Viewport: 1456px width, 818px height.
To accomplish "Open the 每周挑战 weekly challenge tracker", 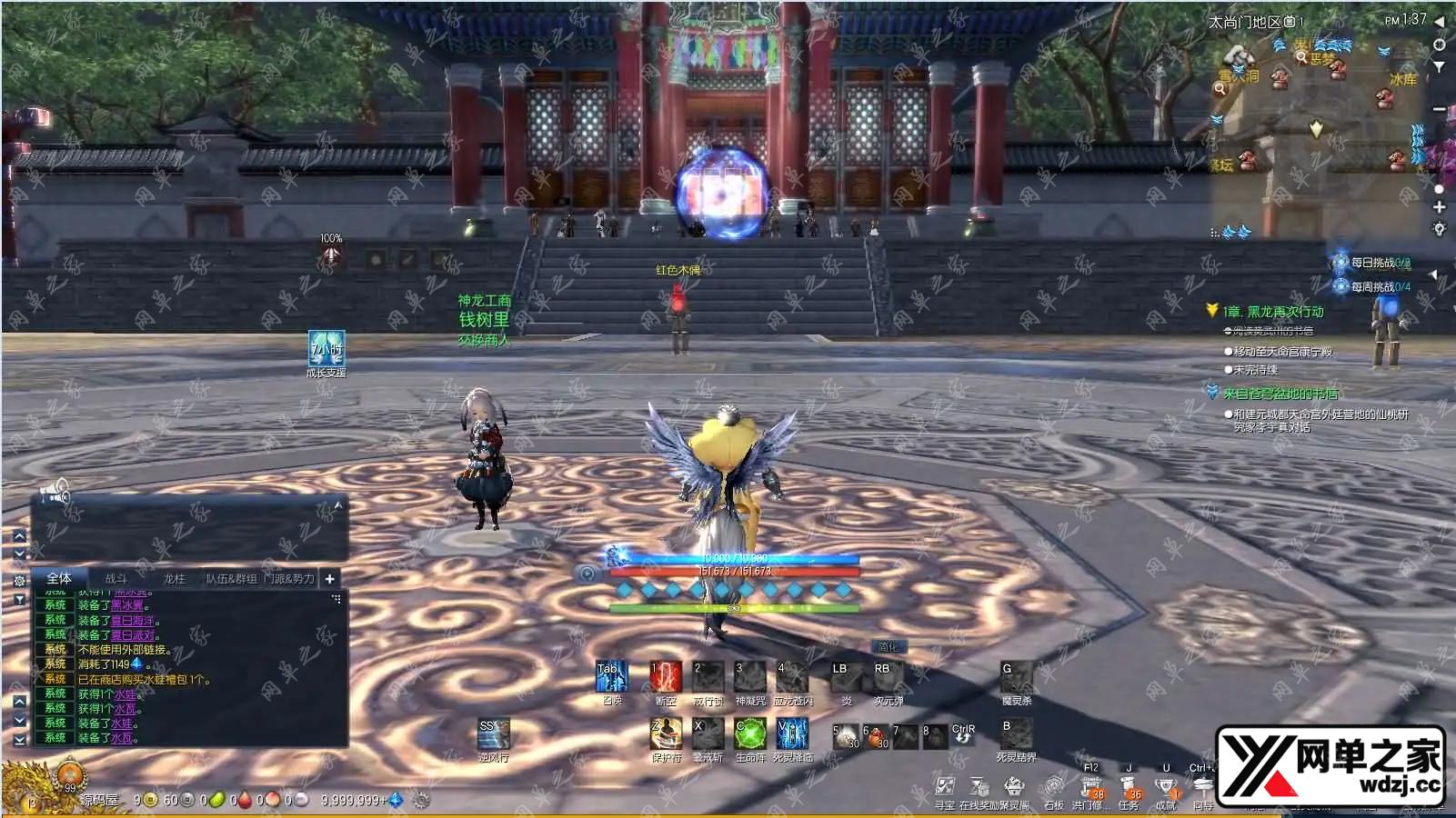I will [x=1372, y=286].
